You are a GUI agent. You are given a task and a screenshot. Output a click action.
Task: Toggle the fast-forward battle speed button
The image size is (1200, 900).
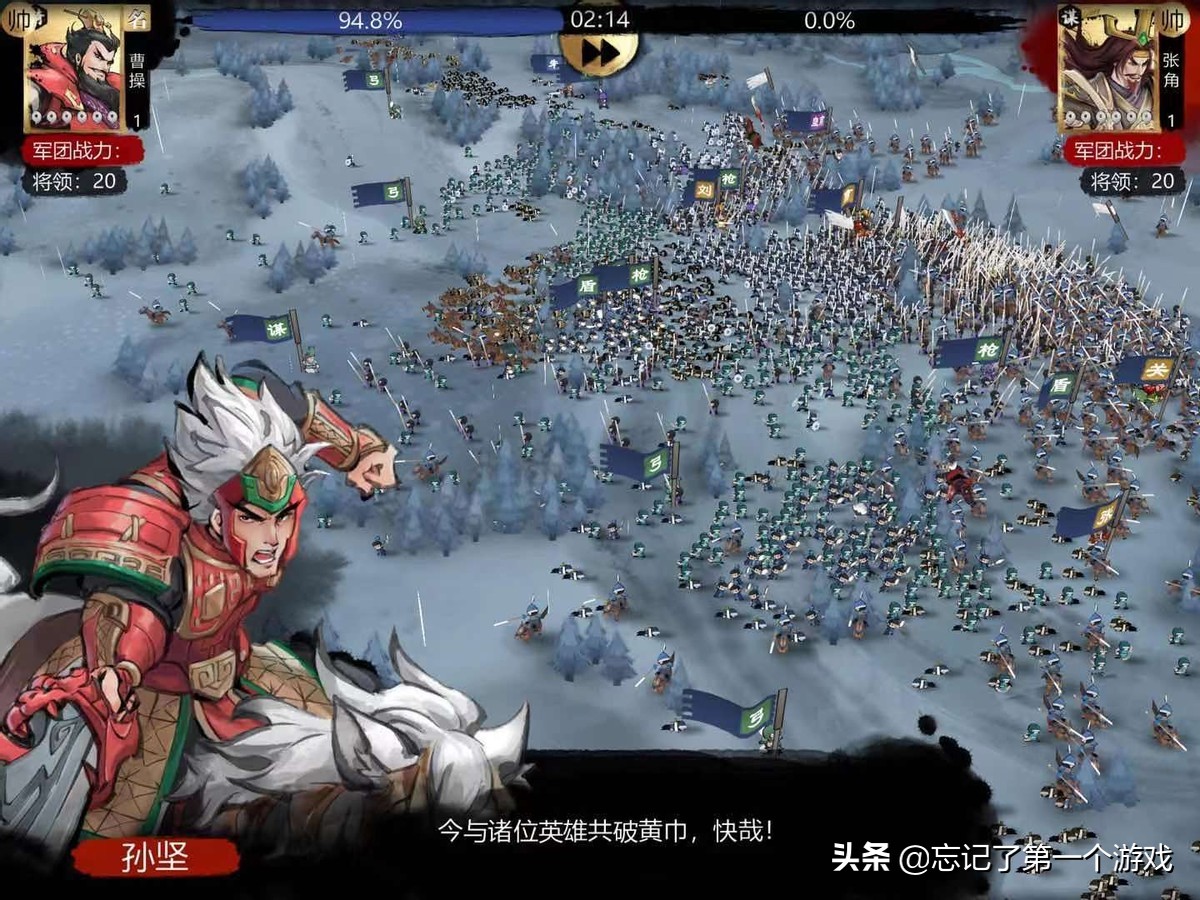[x=600, y=54]
